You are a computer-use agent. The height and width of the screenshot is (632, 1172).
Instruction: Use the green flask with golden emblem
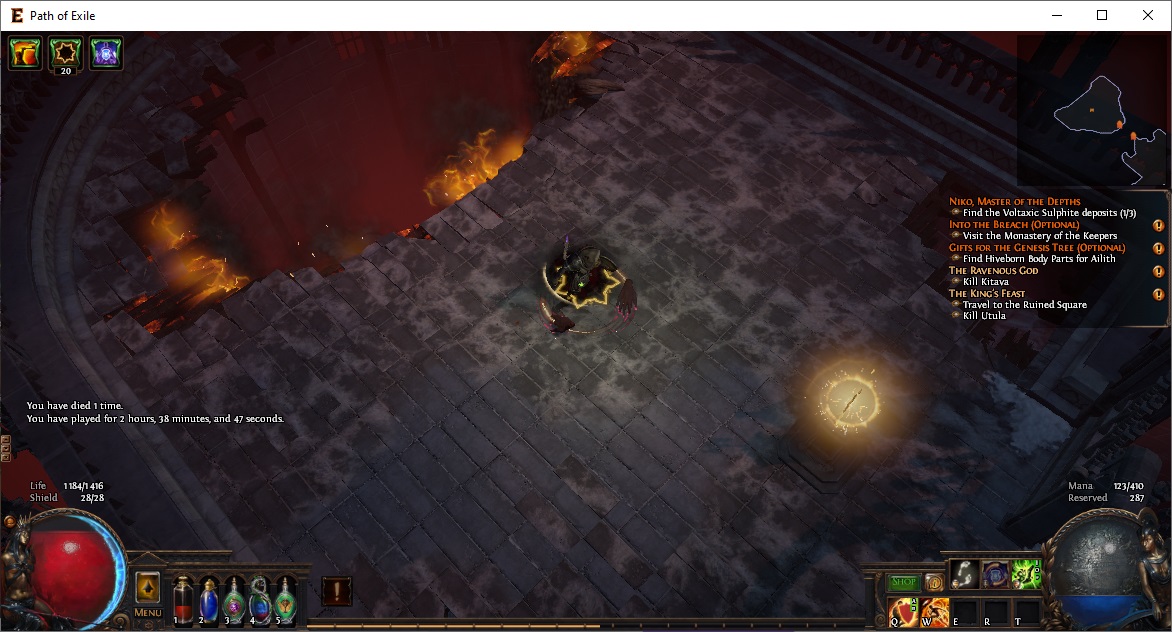click(285, 599)
